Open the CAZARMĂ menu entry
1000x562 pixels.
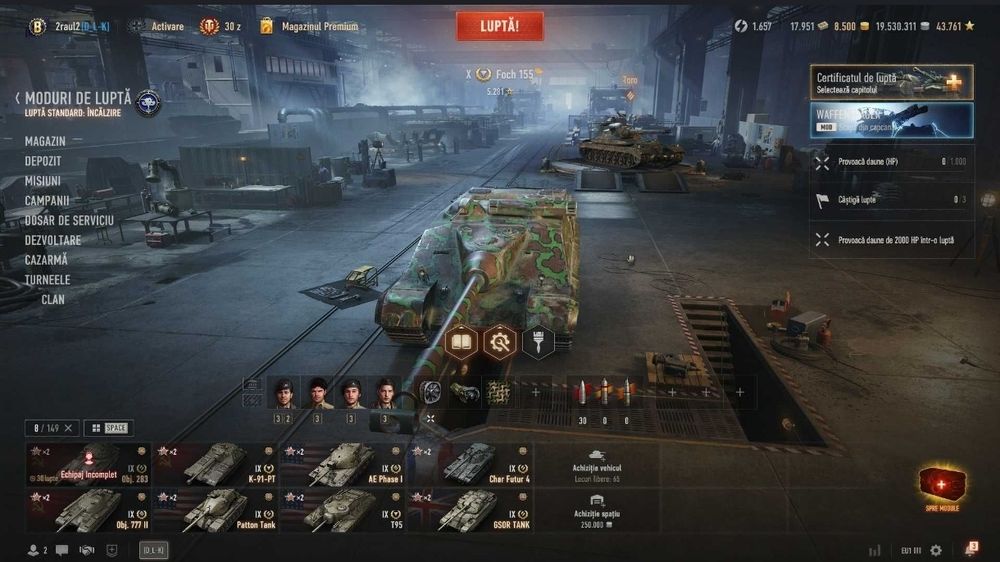(47, 260)
